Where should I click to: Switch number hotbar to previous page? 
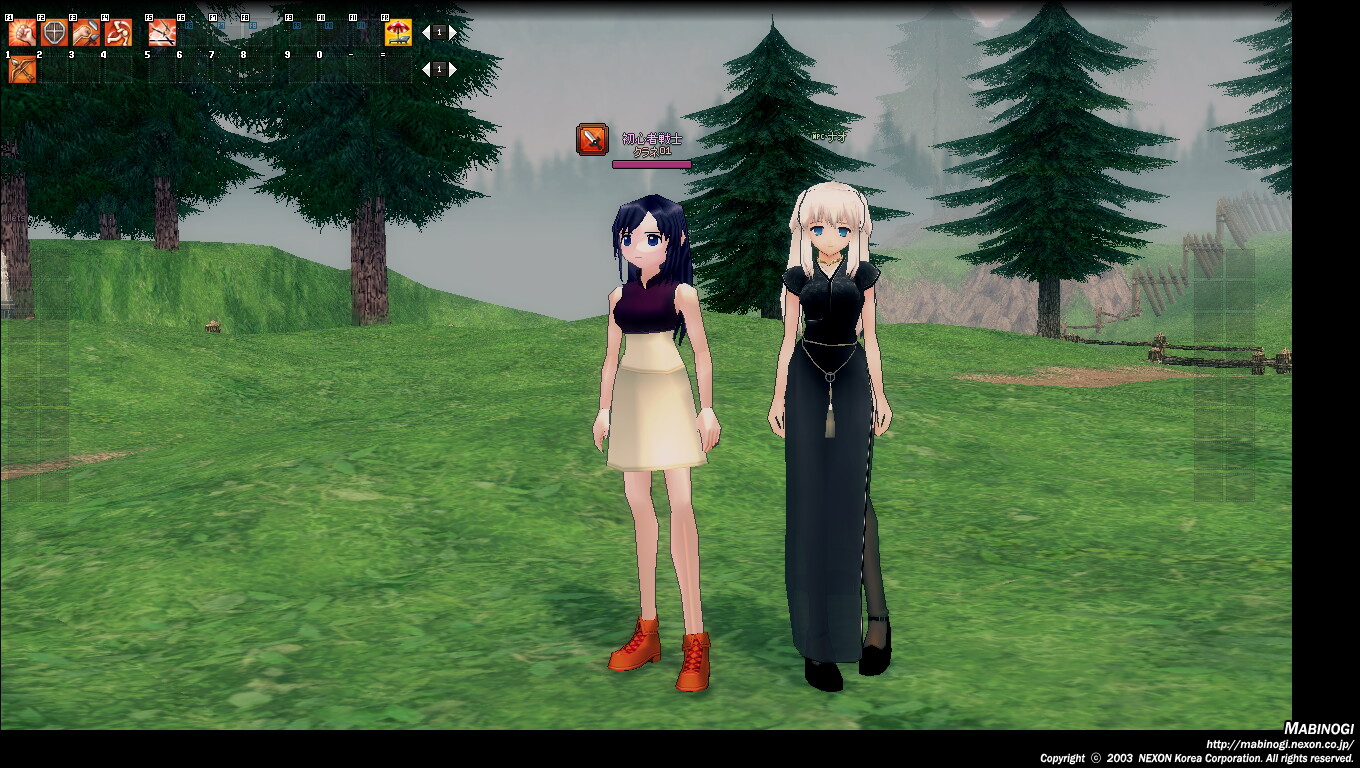425,70
